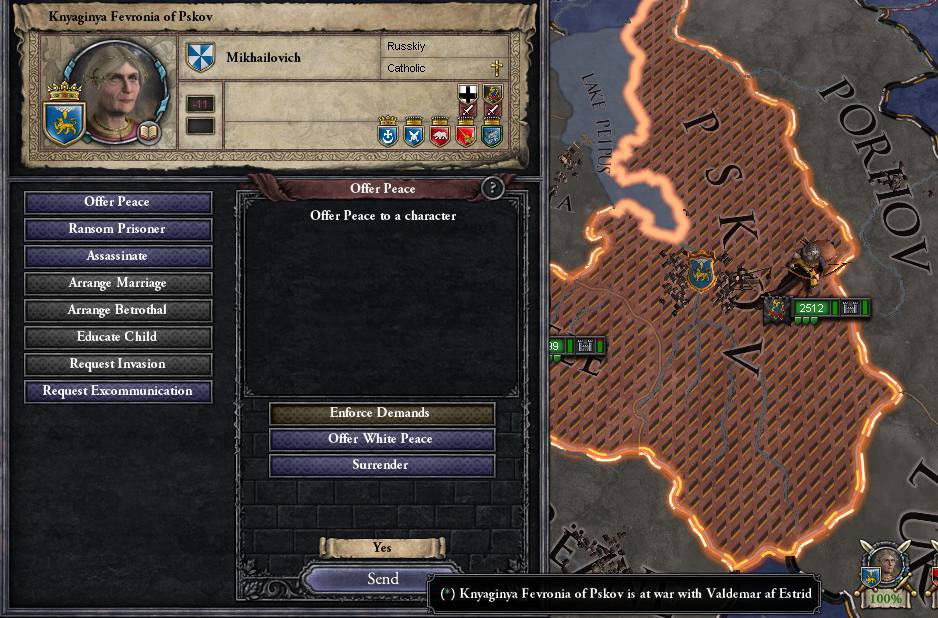938x618 pixels.
Task: Choose the Surrender option
Action: tap(382, 465)
